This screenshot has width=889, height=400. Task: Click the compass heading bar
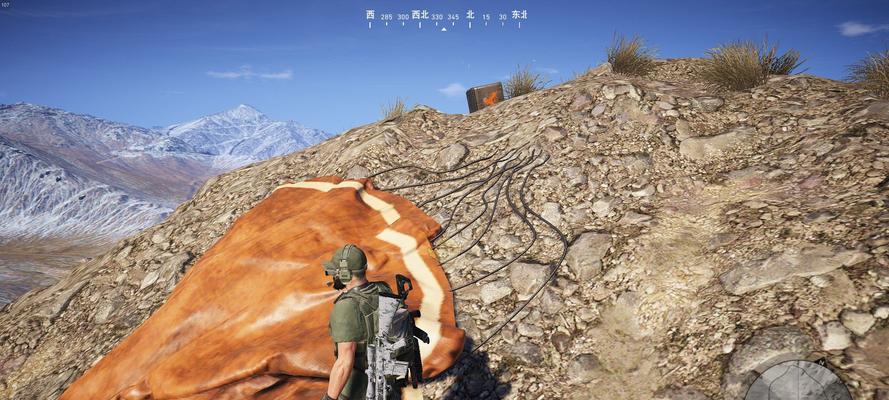pos(445,18)
